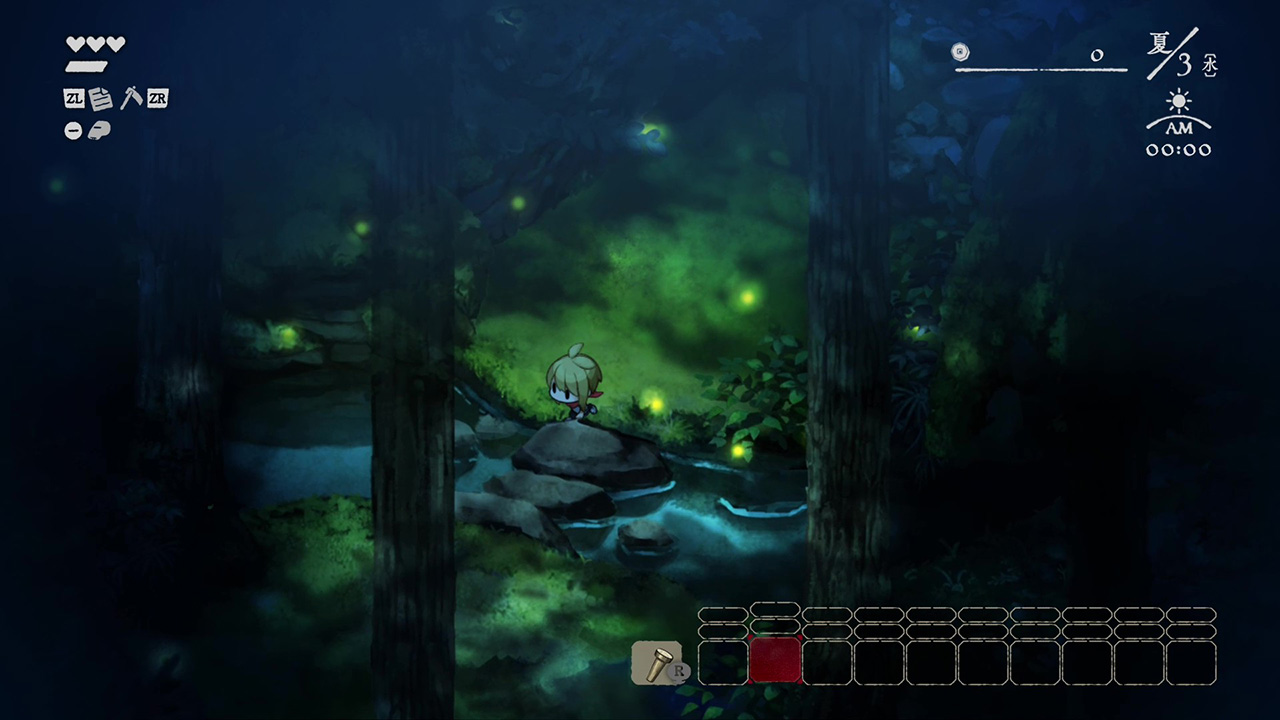
Task: Click the helmet icon in the HUD
Action: tap(99, 130)
